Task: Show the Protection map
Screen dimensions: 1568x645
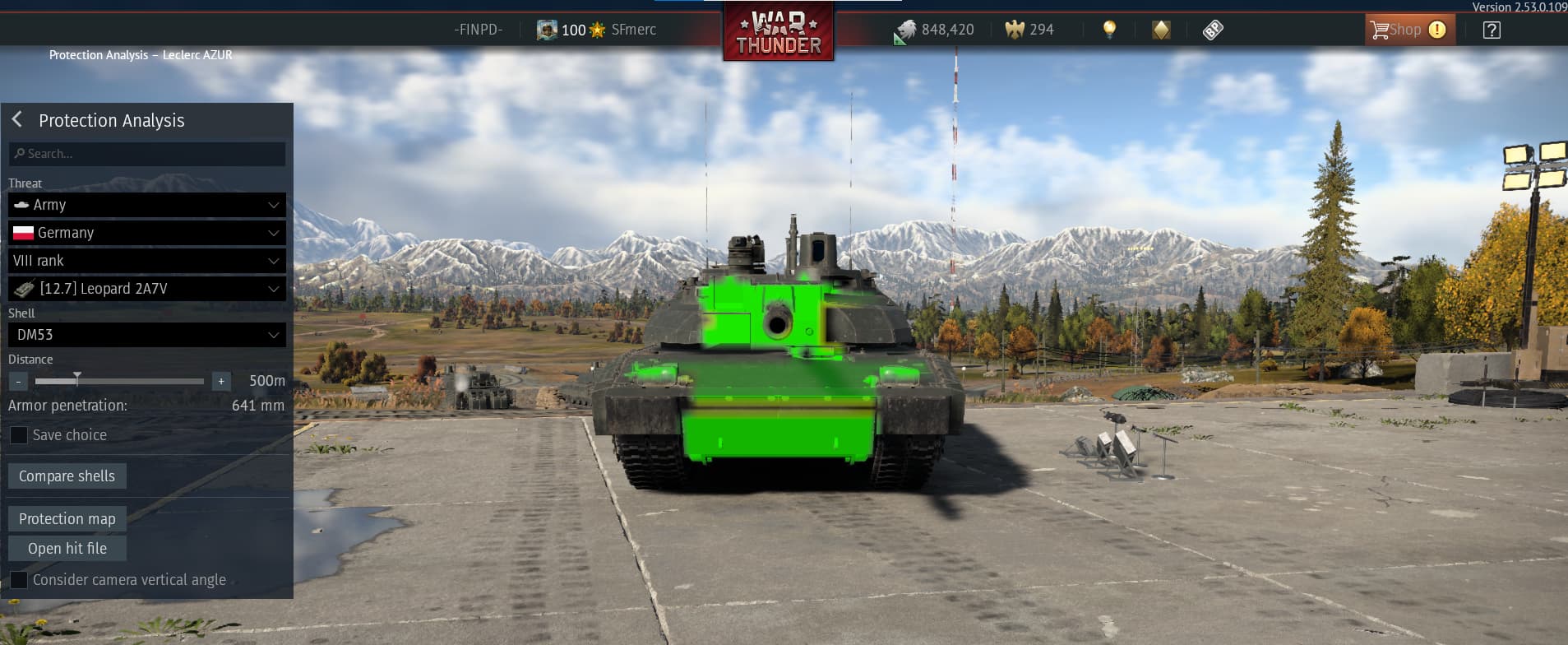Action: [x=67, y=519]
